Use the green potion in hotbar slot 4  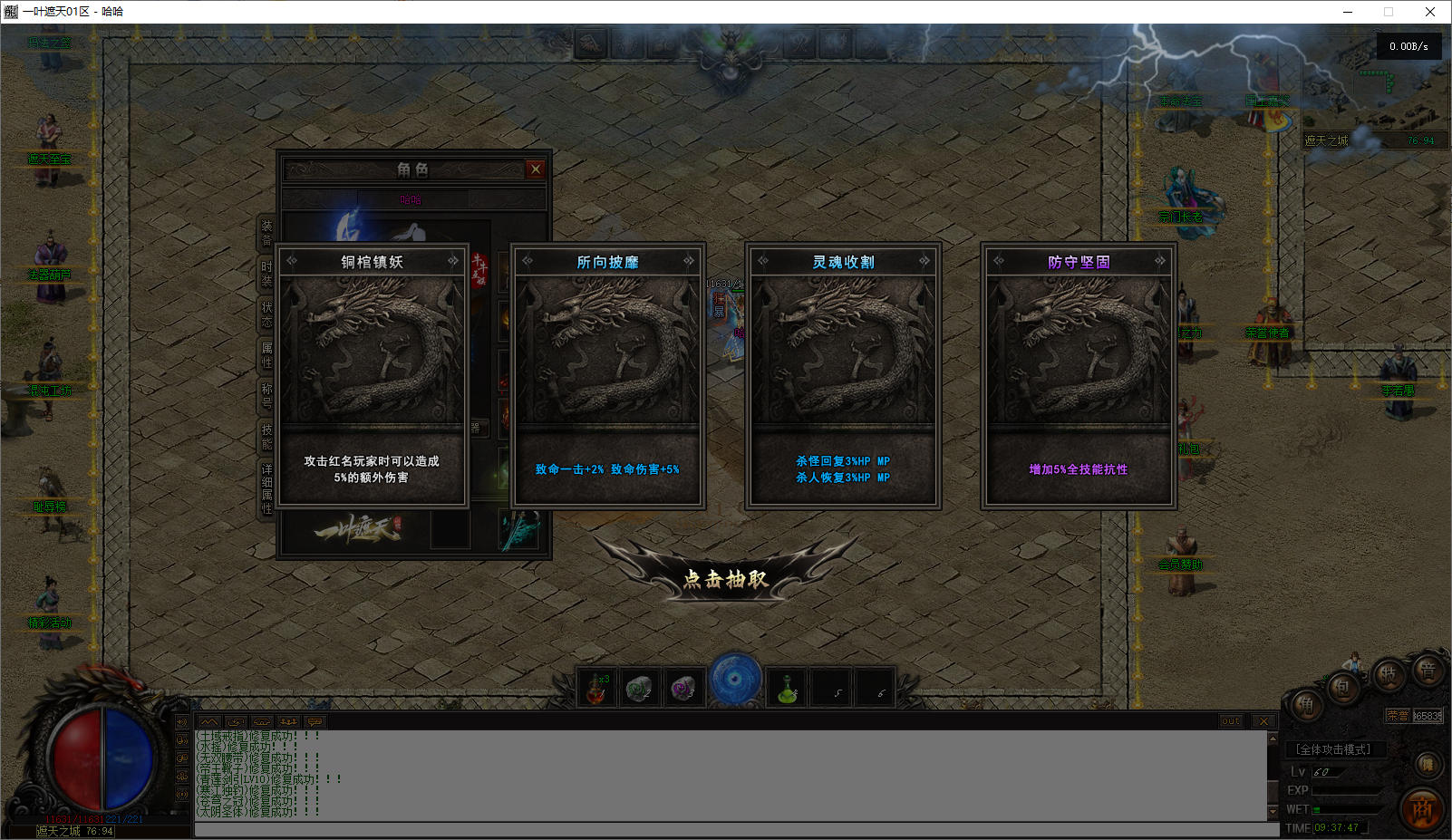pyautogui.click(x=787, y=690)
